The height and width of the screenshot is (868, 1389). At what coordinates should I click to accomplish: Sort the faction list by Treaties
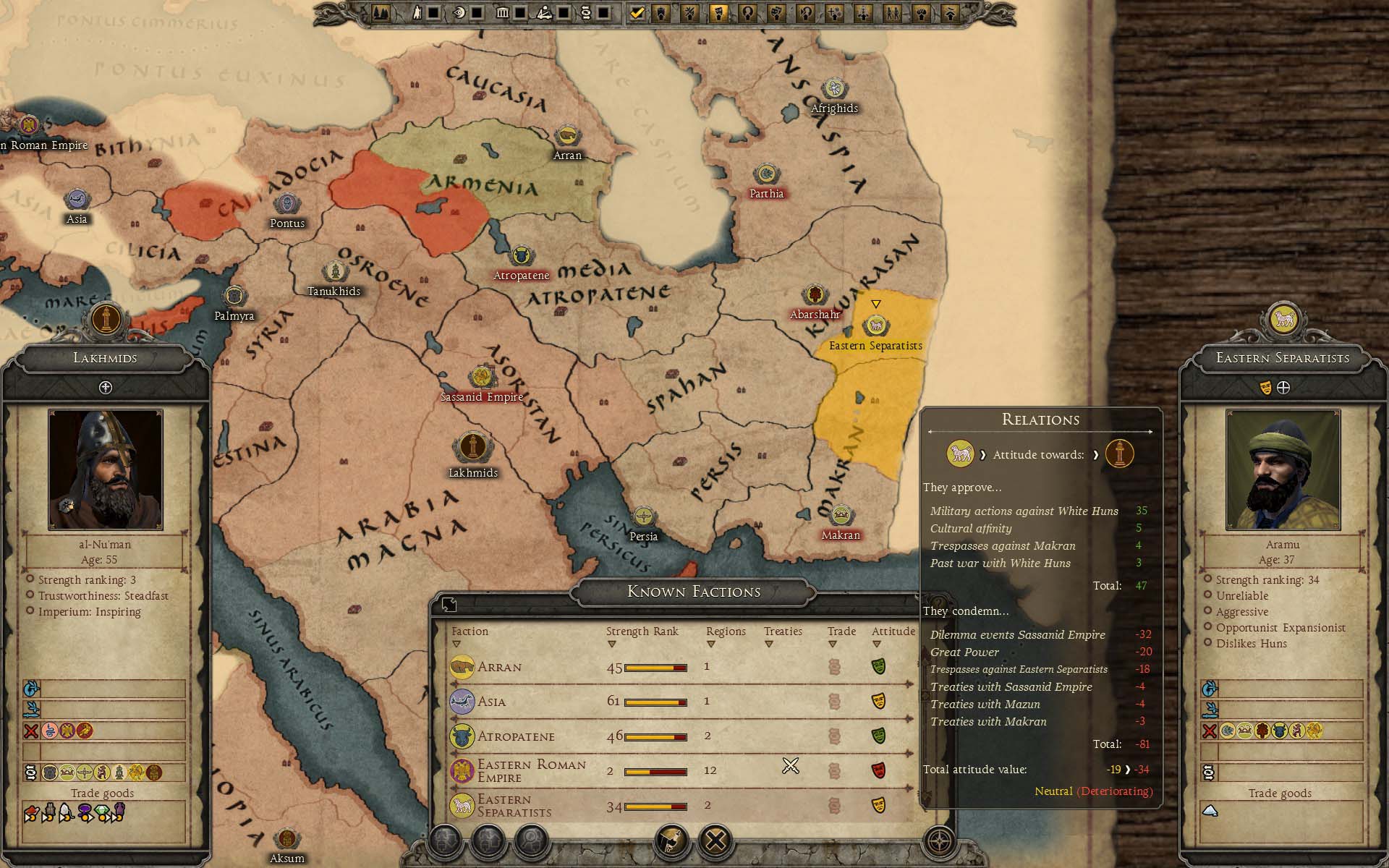tap(783, 632)
